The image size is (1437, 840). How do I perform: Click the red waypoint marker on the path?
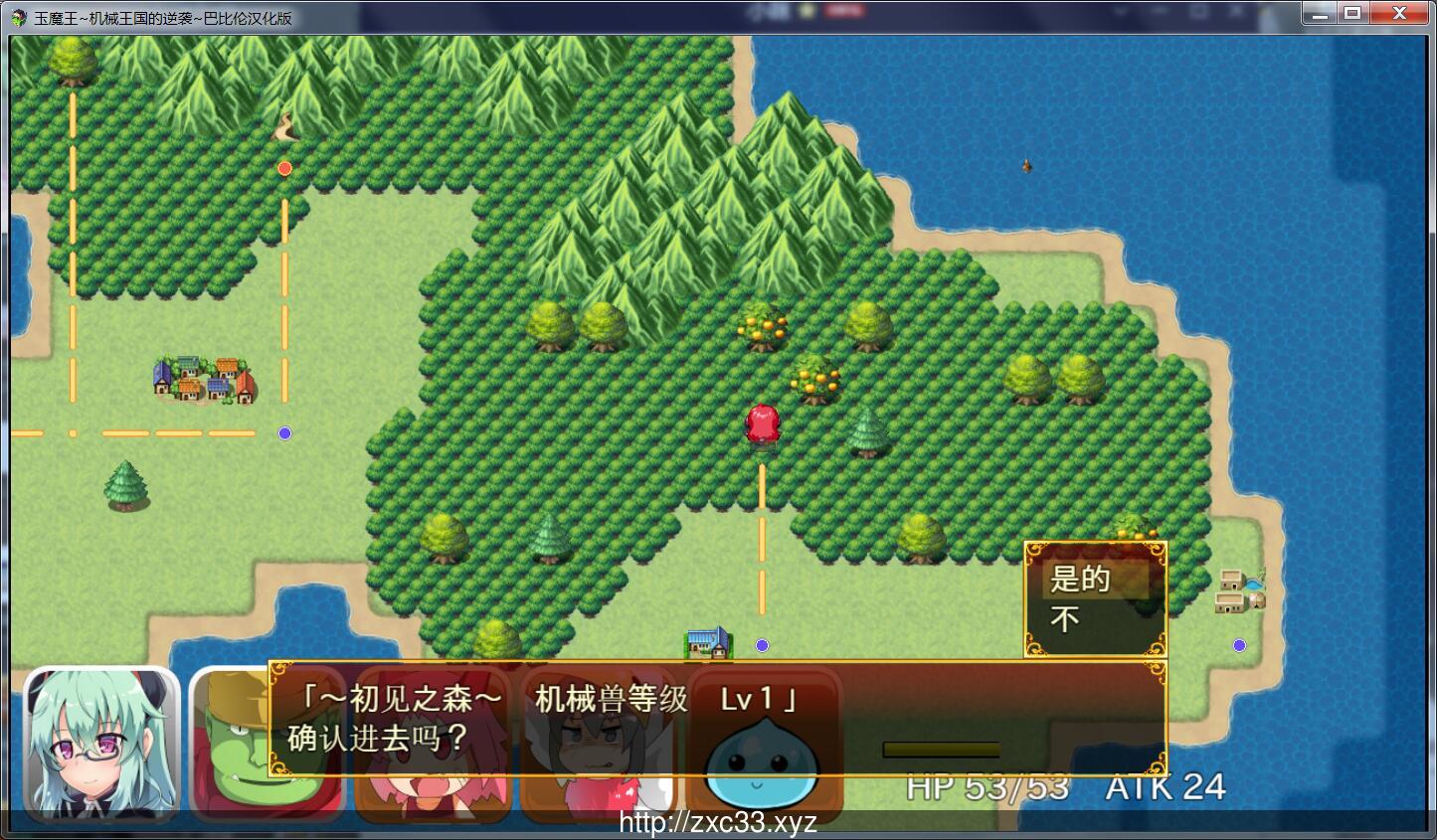click(285, 168)
